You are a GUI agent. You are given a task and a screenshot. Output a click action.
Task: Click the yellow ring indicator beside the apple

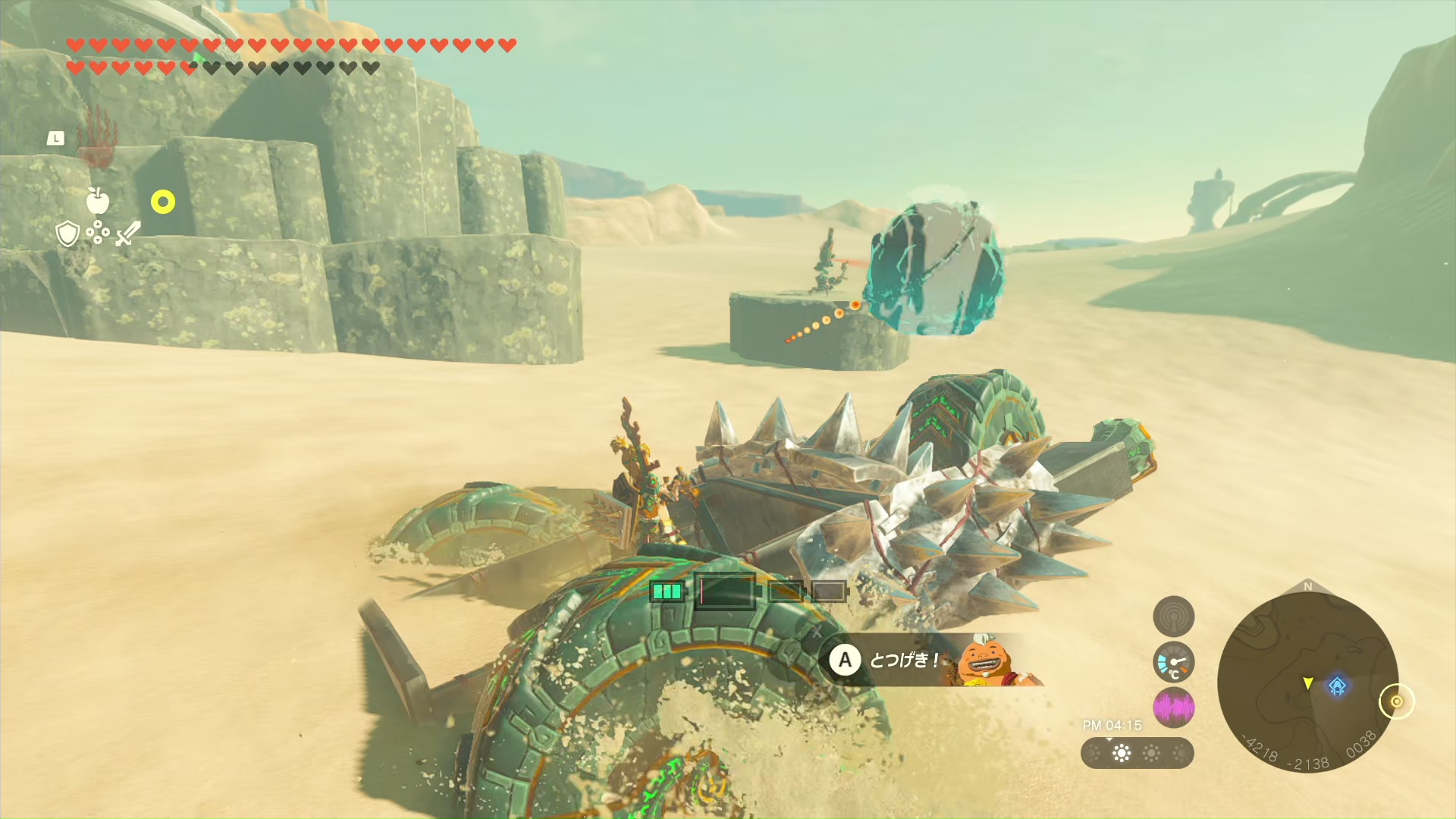click(x=163, y=202)
